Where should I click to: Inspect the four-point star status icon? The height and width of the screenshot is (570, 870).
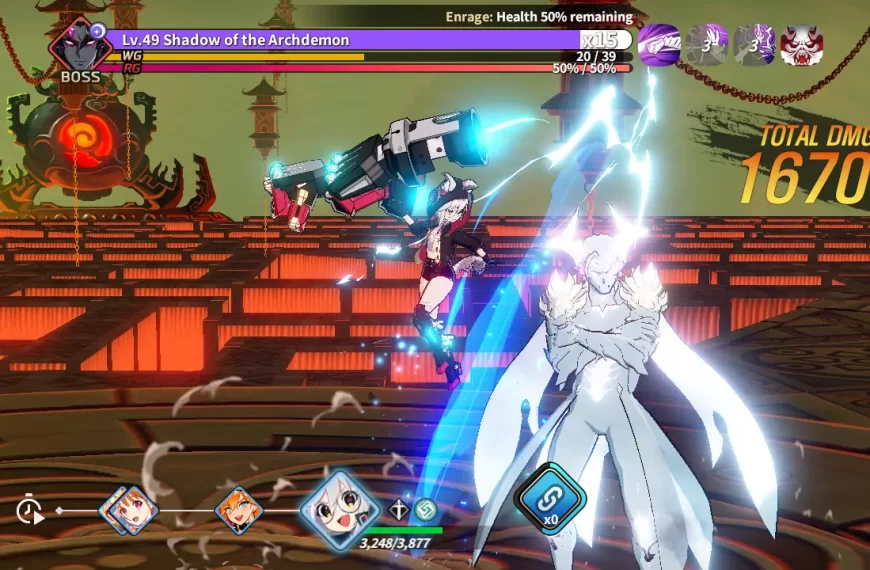pos(400,510)
